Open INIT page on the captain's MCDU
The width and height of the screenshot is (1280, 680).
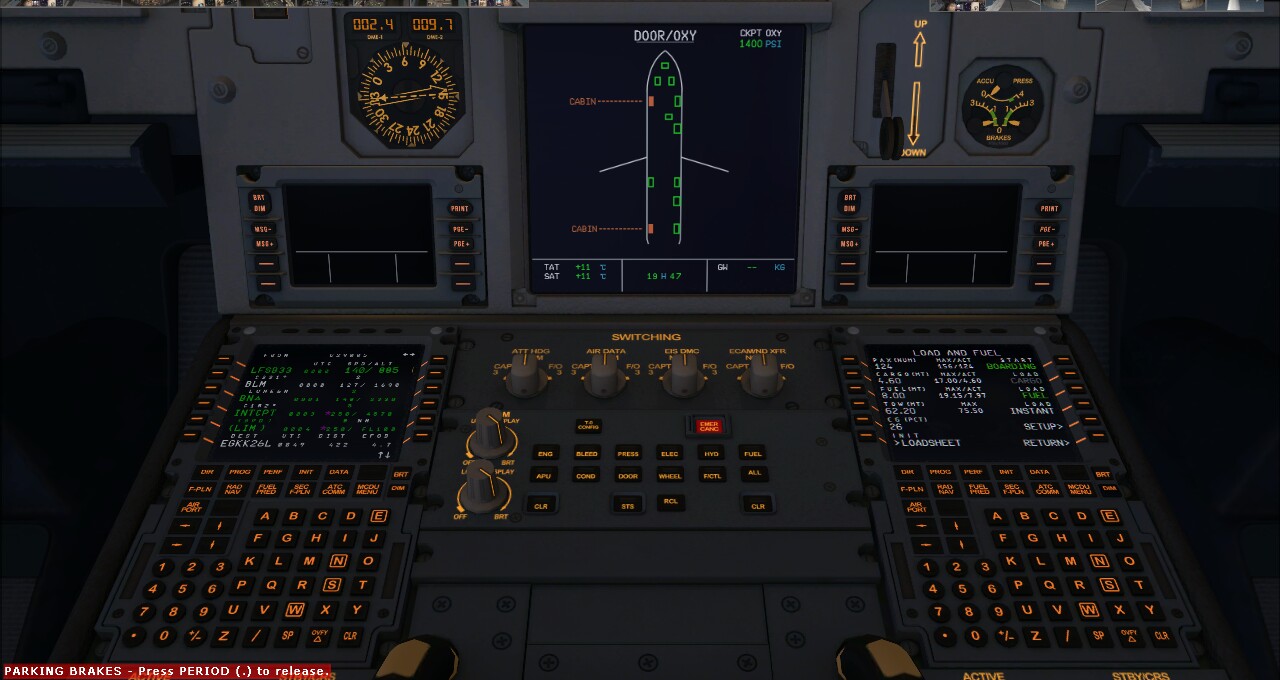pyautogui.click(x=306, y=472)
